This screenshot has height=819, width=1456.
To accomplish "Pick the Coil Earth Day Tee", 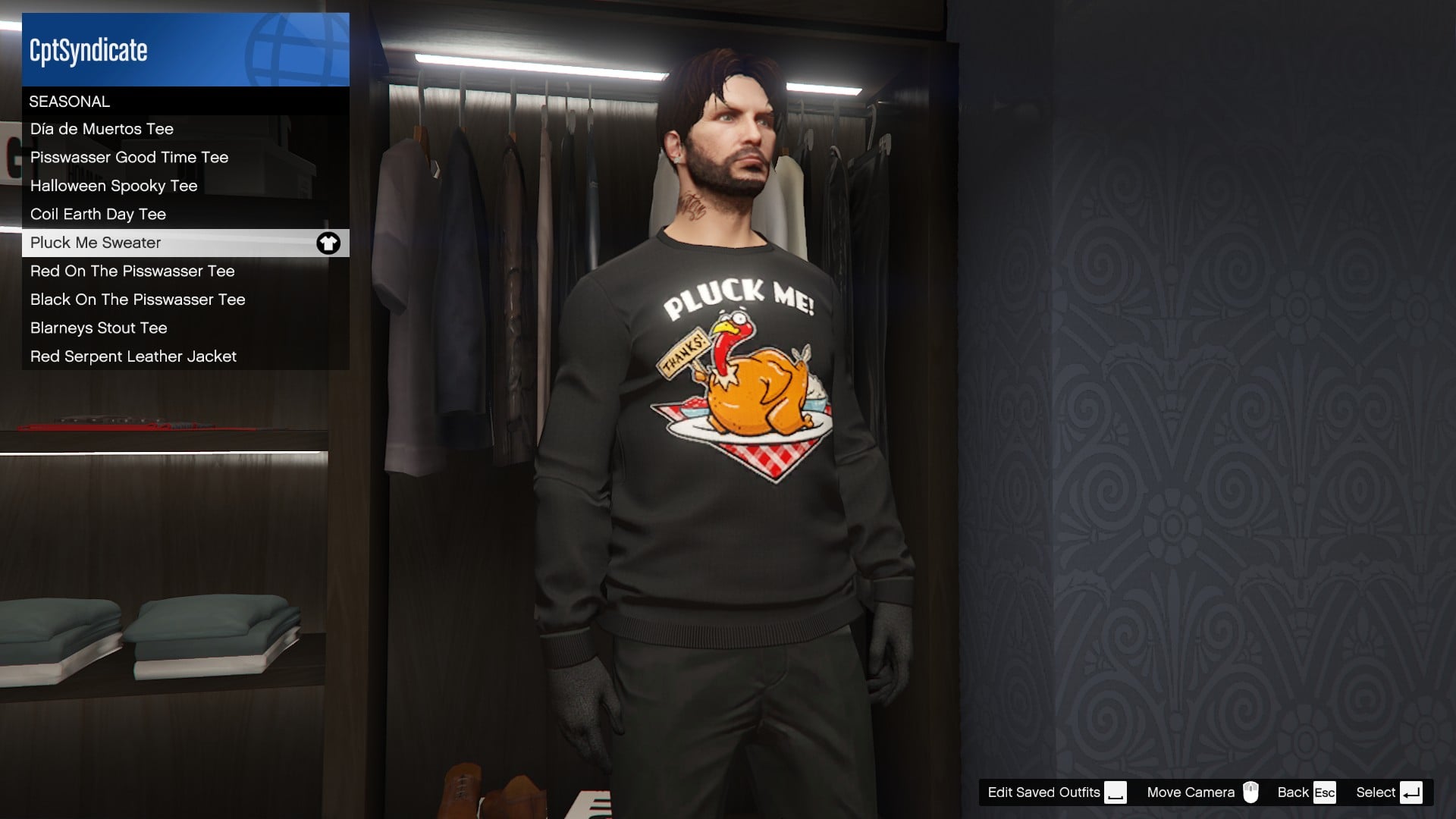I will pos(97,214).
